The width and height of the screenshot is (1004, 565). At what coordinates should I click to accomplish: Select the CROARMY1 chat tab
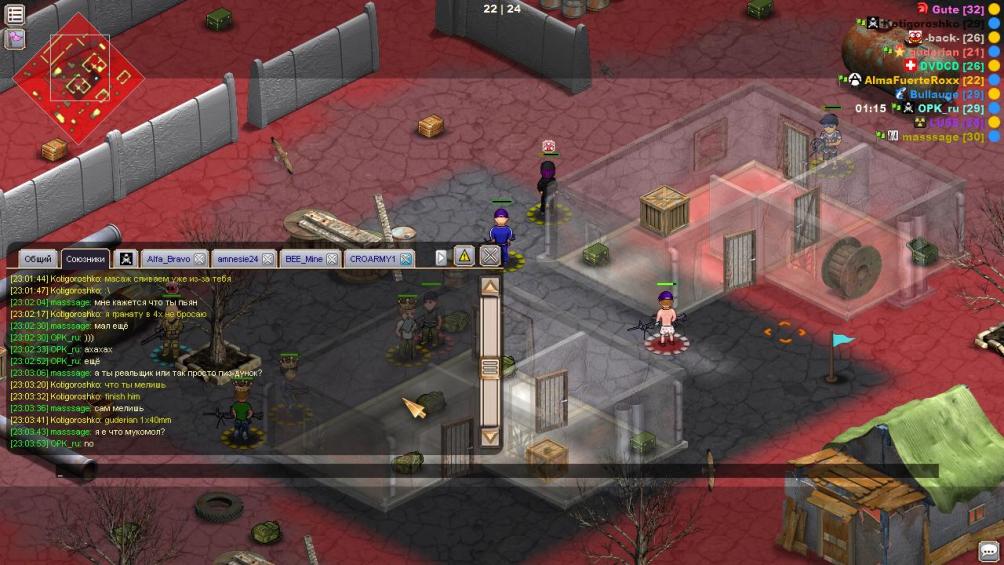point(372,259)
